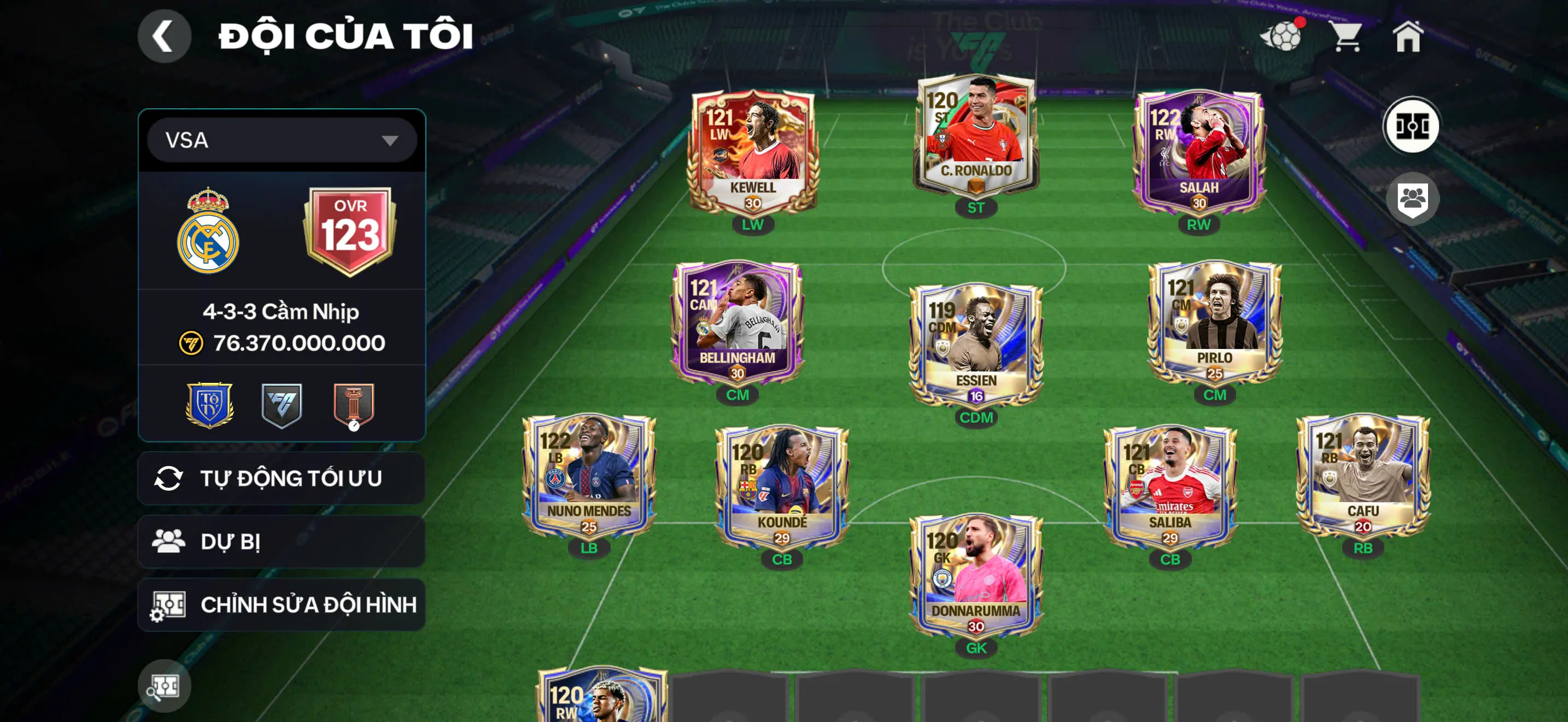
Task: Open the formation pitch view icon
Action: pos(1412,126)
